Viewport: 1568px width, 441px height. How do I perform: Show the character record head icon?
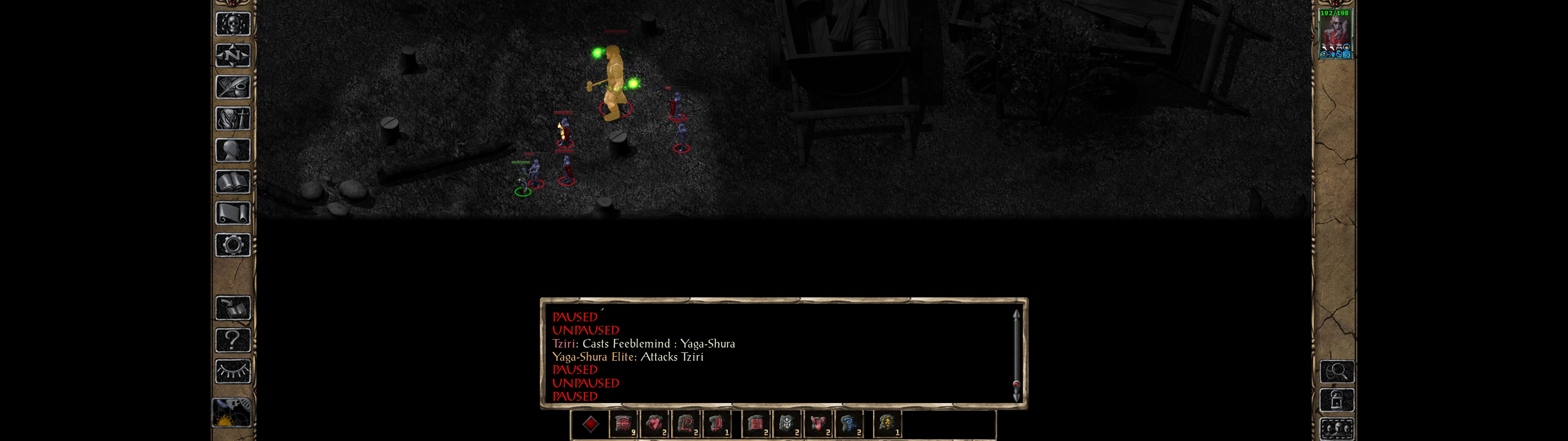click(x=232, y=150)
